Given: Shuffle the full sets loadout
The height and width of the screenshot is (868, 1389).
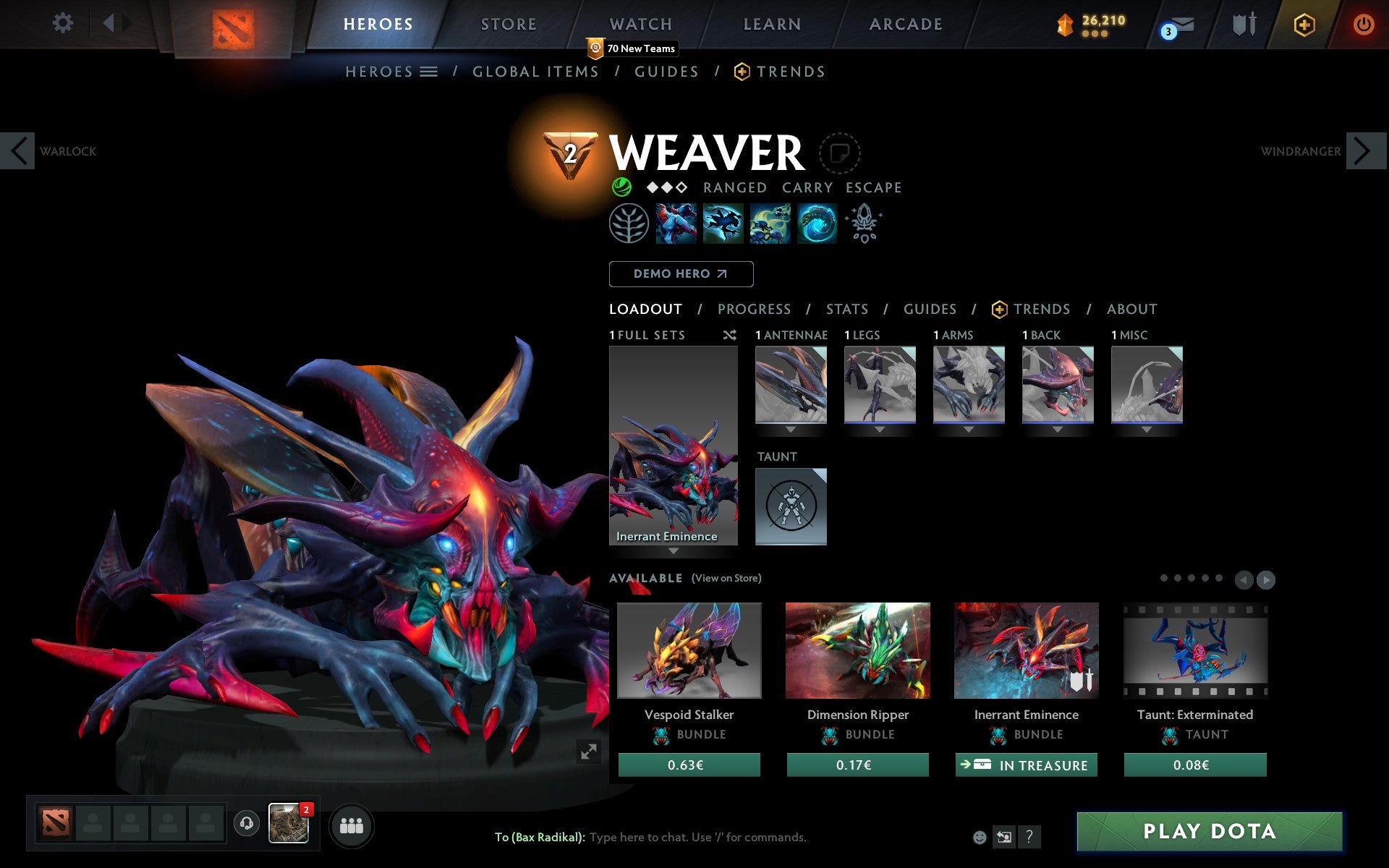Looking at the screenshot, I should (729, 335).
